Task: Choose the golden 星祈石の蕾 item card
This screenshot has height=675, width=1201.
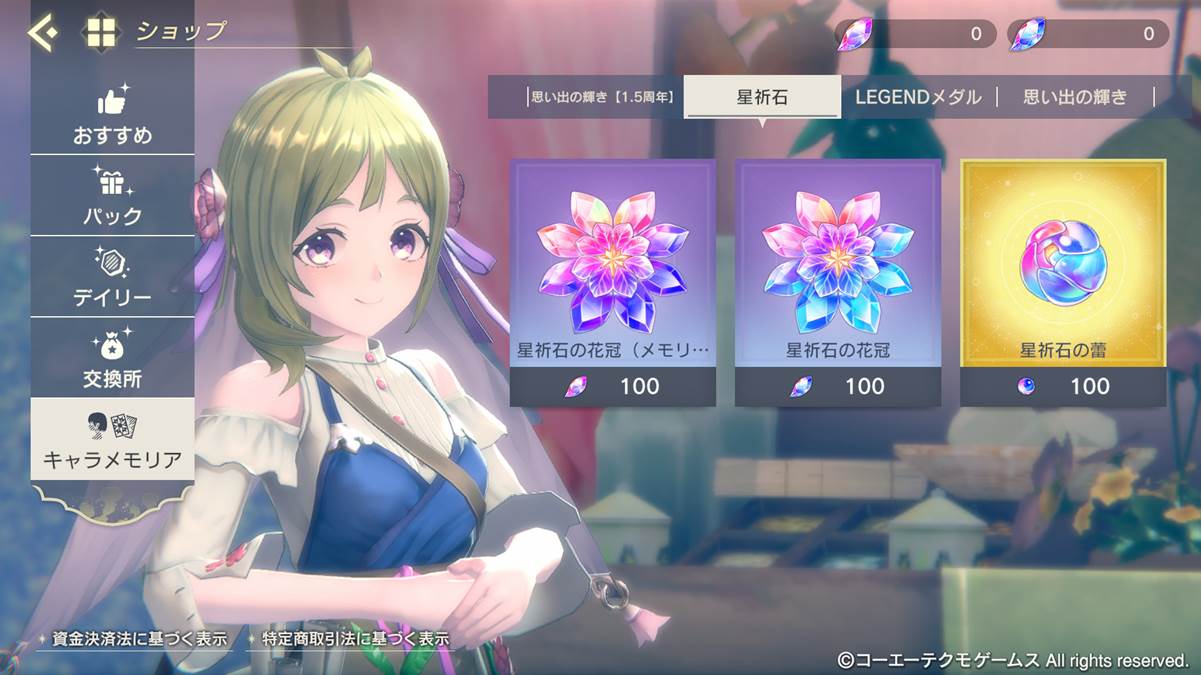Action: (x=1063, y=282)
